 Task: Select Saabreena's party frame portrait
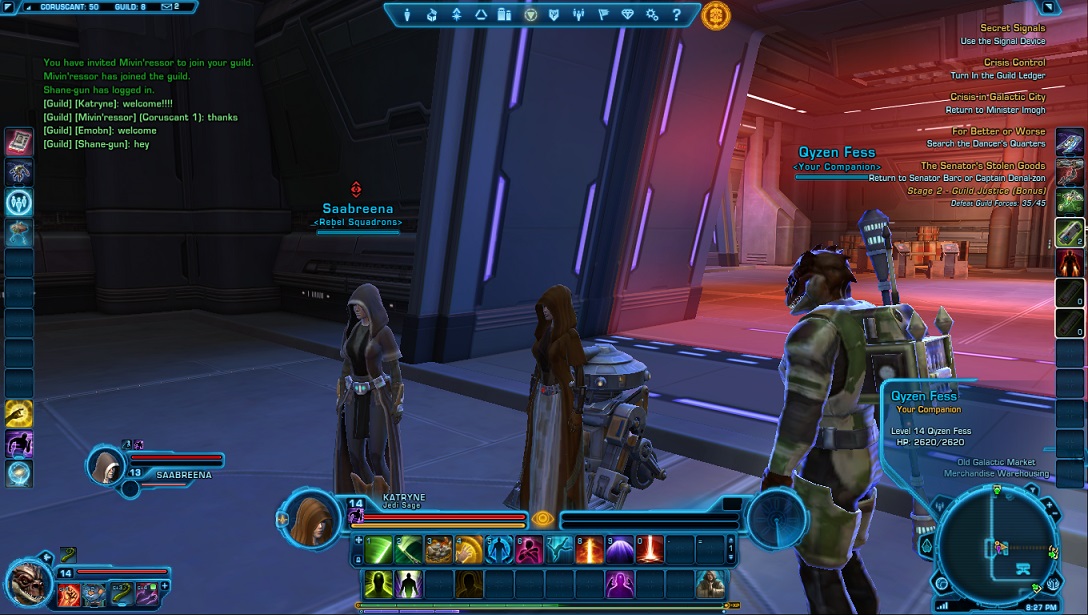[x=104, y=464]
